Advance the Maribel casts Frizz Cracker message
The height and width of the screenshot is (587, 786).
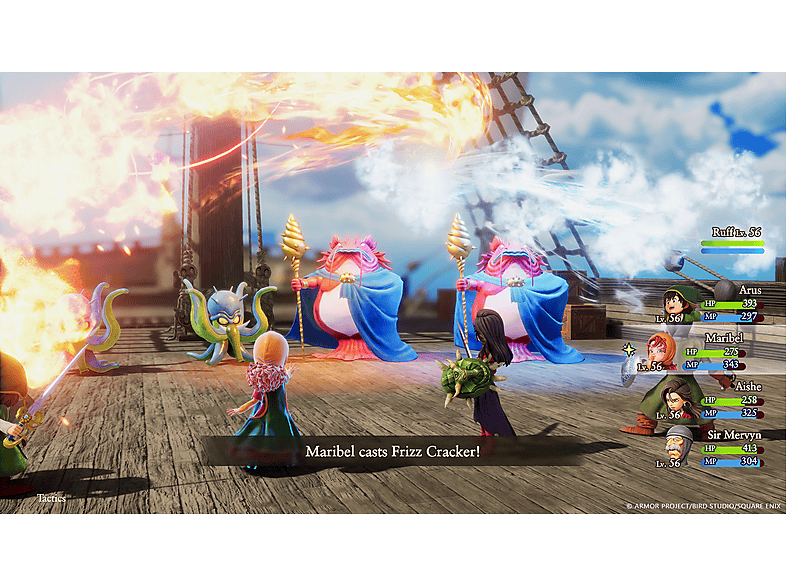click(392, 452)
